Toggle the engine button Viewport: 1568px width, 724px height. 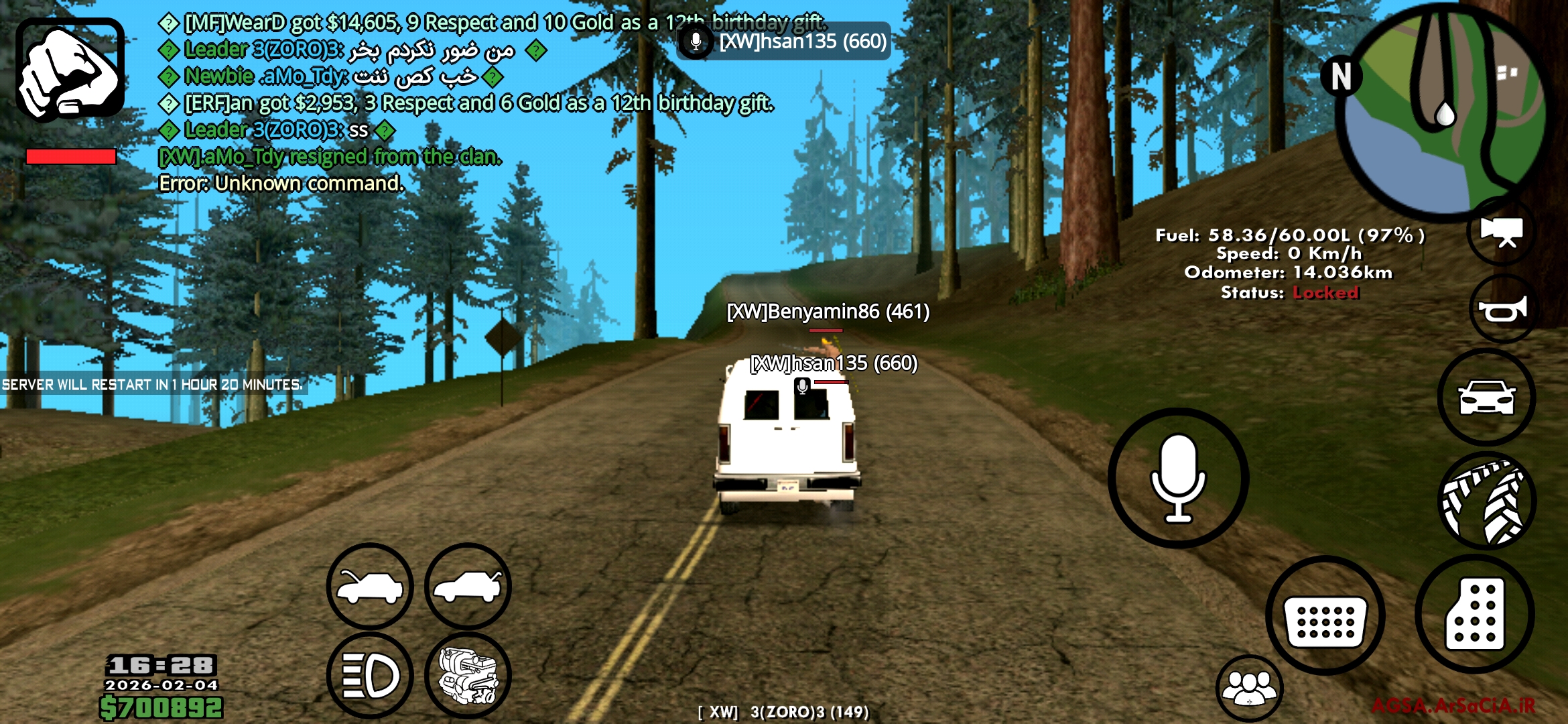tap(468, 675)
